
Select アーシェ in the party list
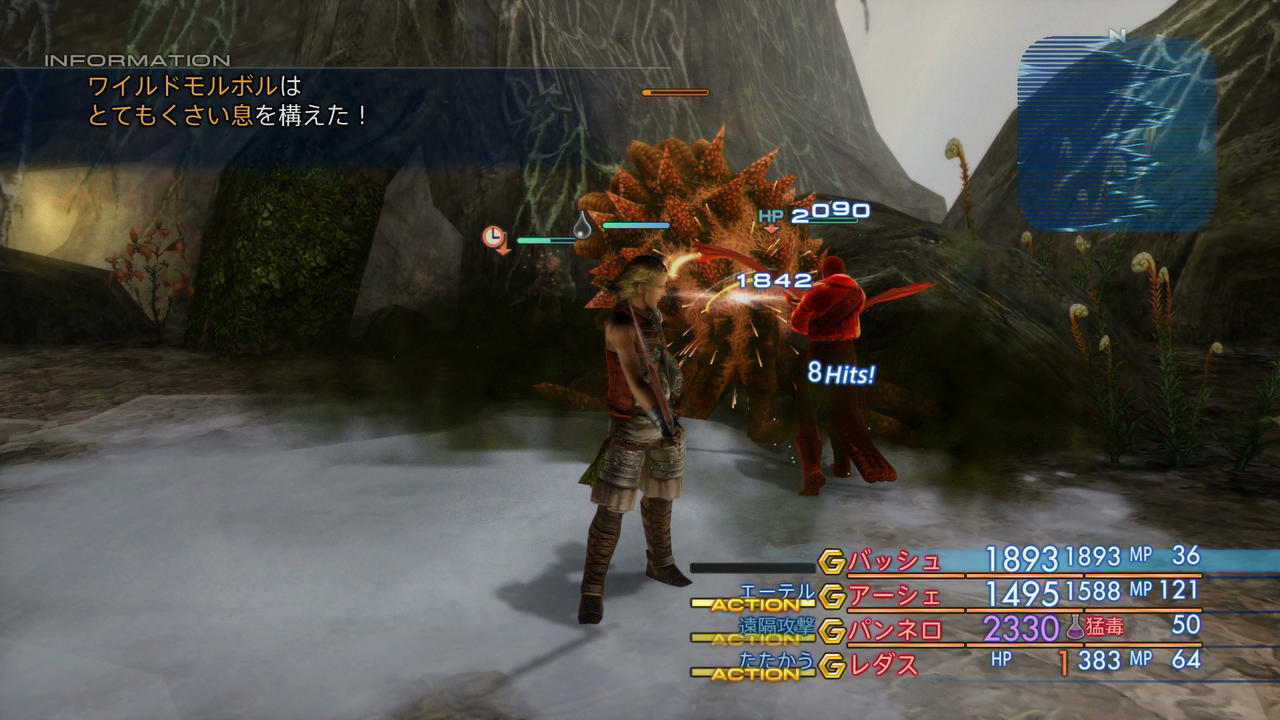[x=894, y=596]
